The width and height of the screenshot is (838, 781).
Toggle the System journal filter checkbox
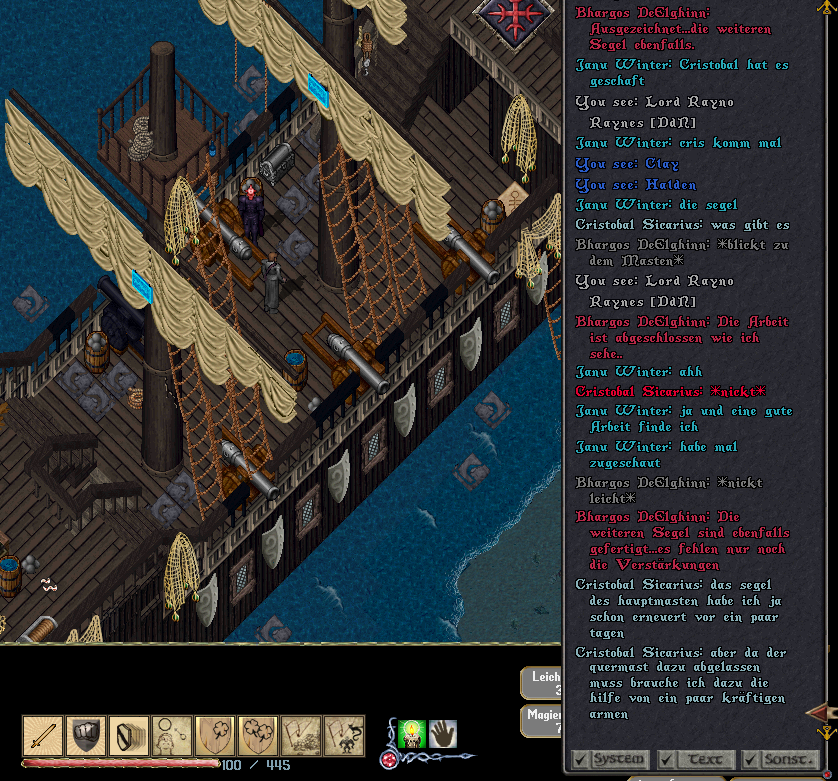click(x=580, y=760)
